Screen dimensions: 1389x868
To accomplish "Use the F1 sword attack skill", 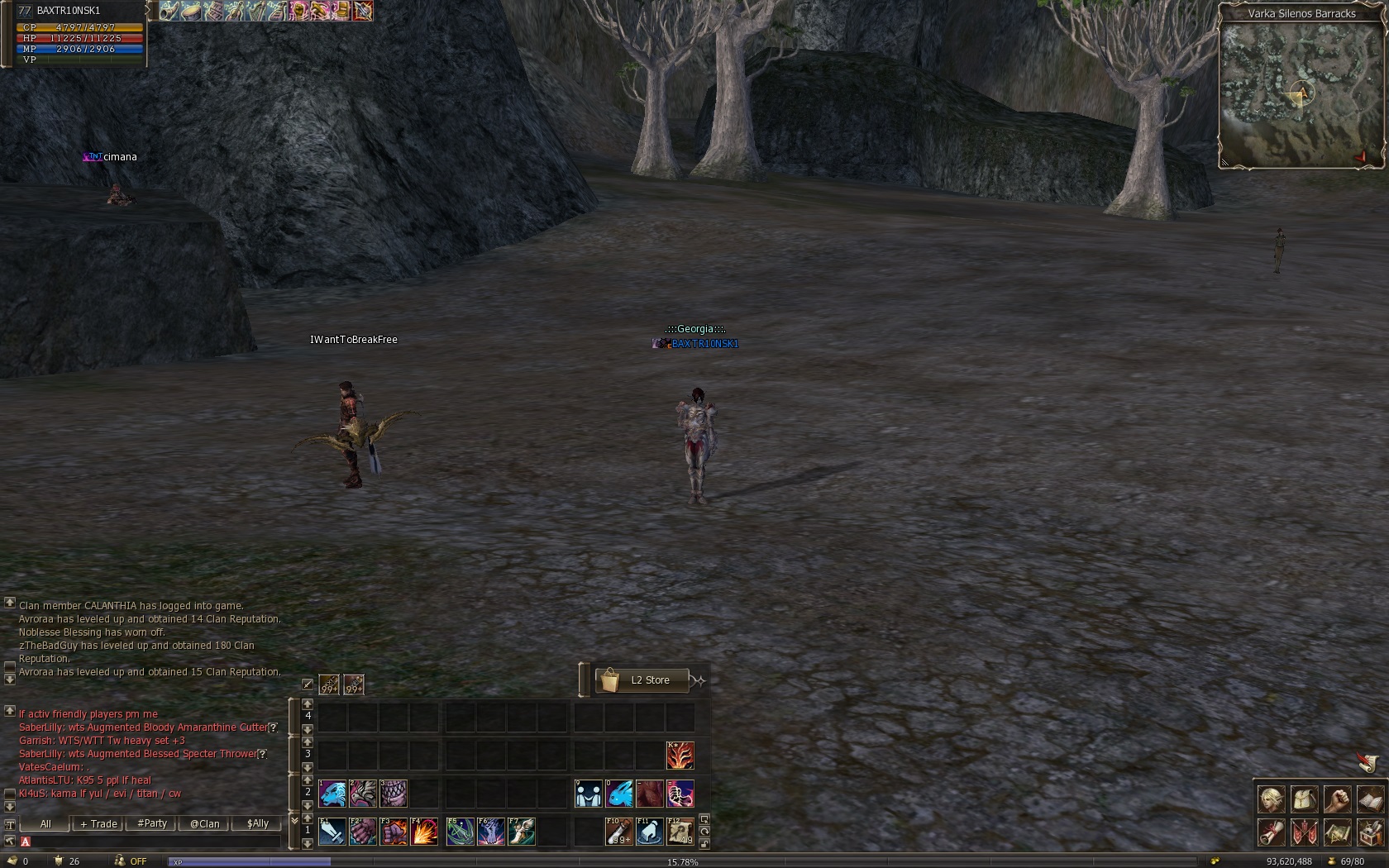I will coord(332,832).
